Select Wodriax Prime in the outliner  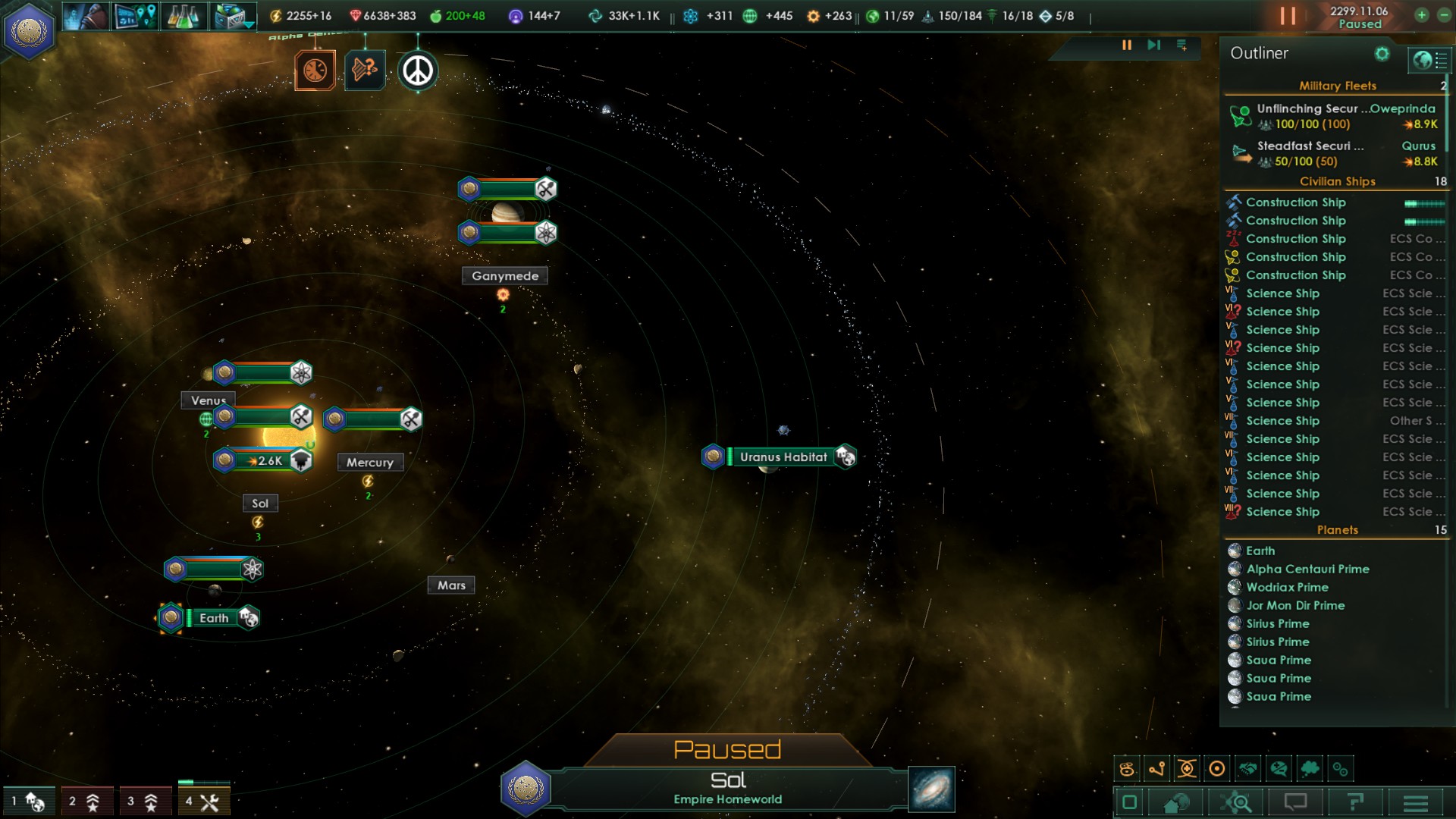[1287, 588]
